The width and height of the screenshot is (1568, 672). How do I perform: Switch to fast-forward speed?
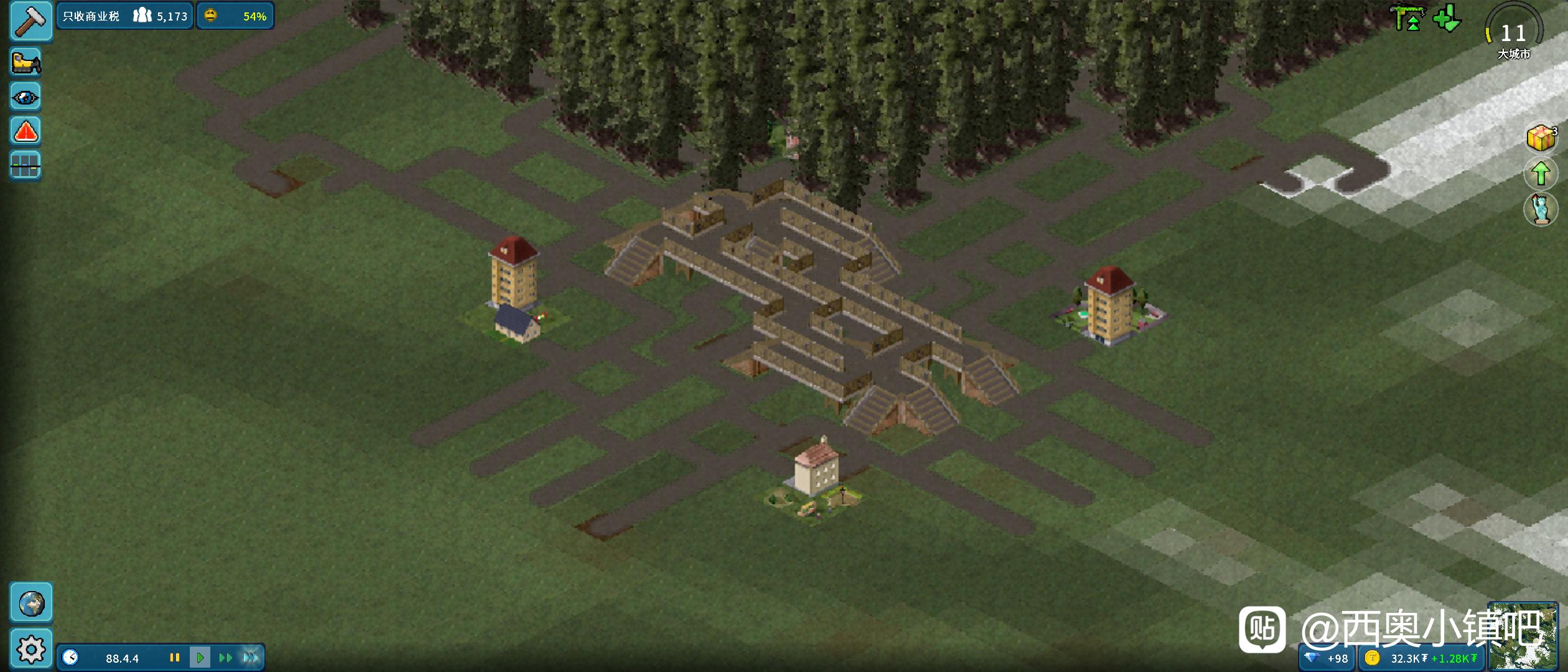pos(225,658)
